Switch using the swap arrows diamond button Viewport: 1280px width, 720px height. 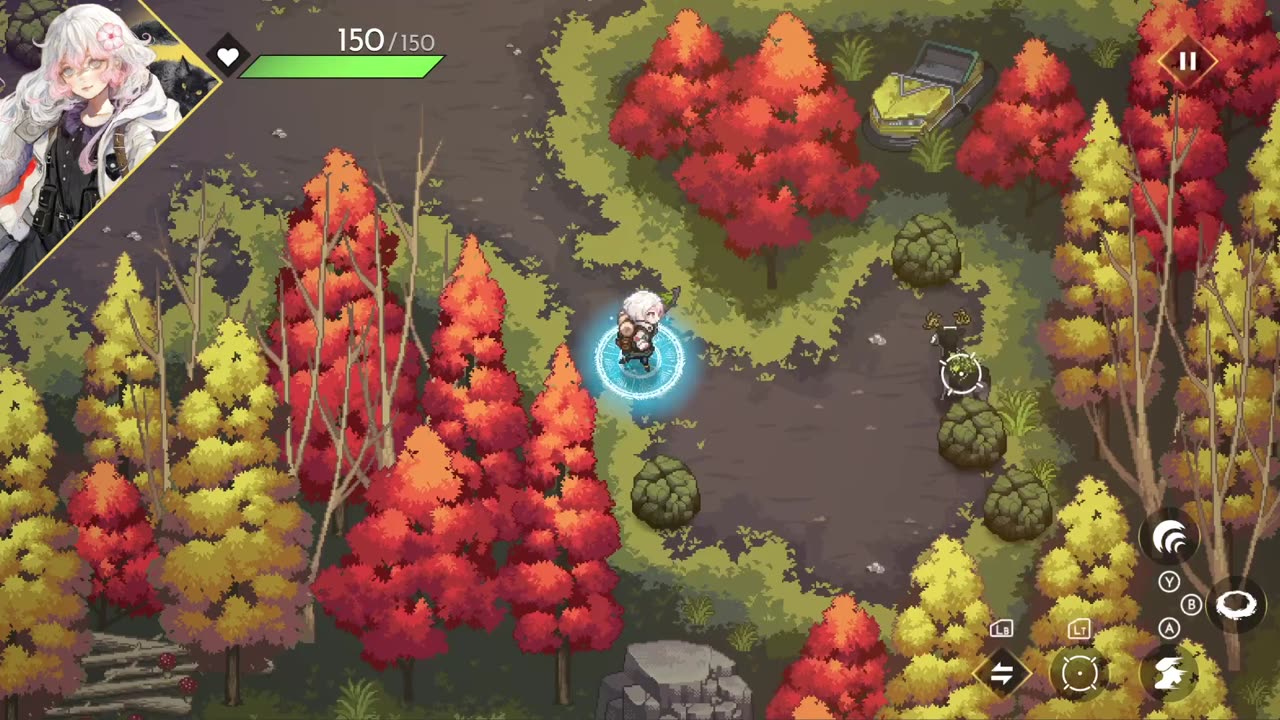tap(1001, 673)
